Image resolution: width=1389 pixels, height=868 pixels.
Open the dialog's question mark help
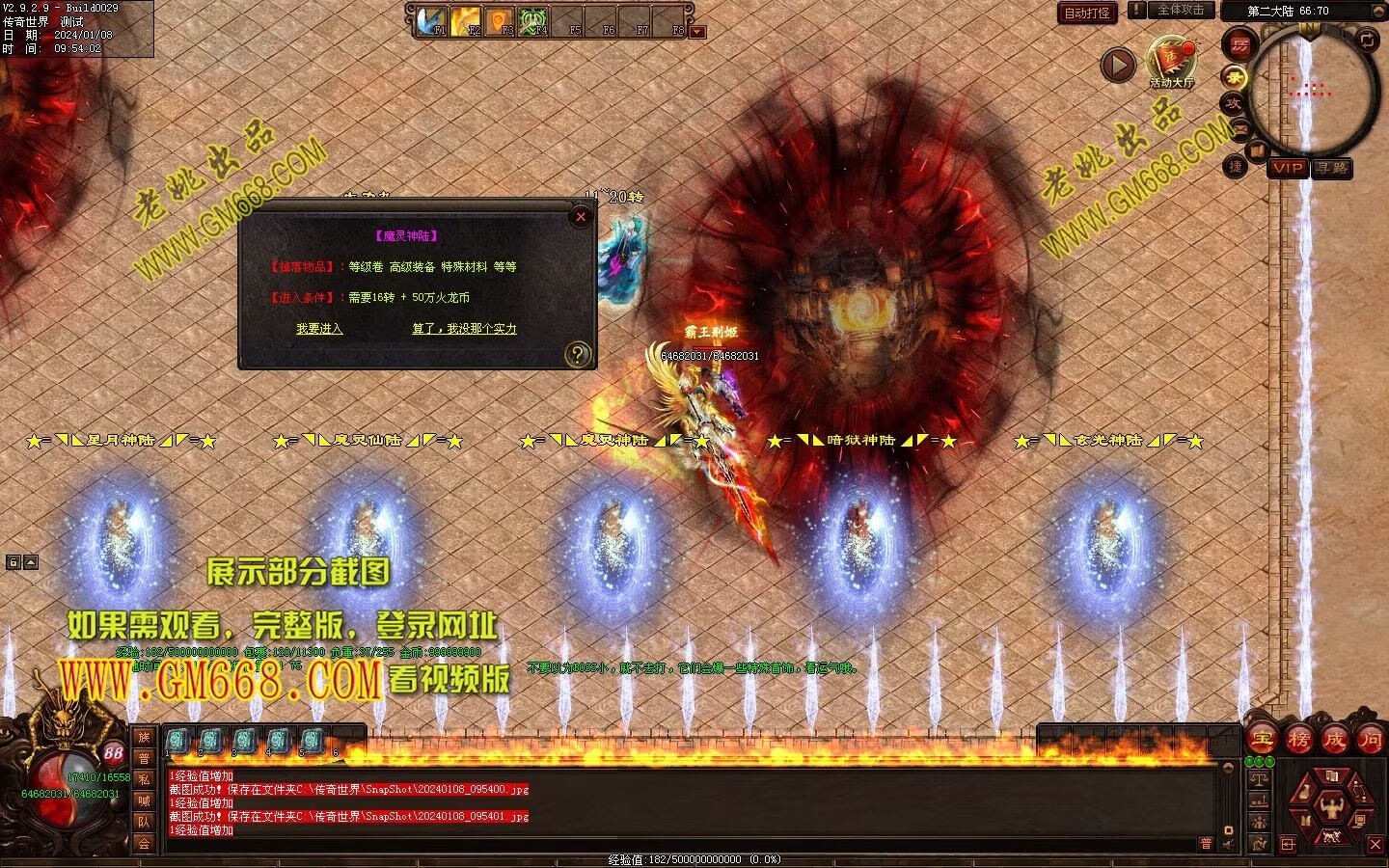[x=577, y=354]
